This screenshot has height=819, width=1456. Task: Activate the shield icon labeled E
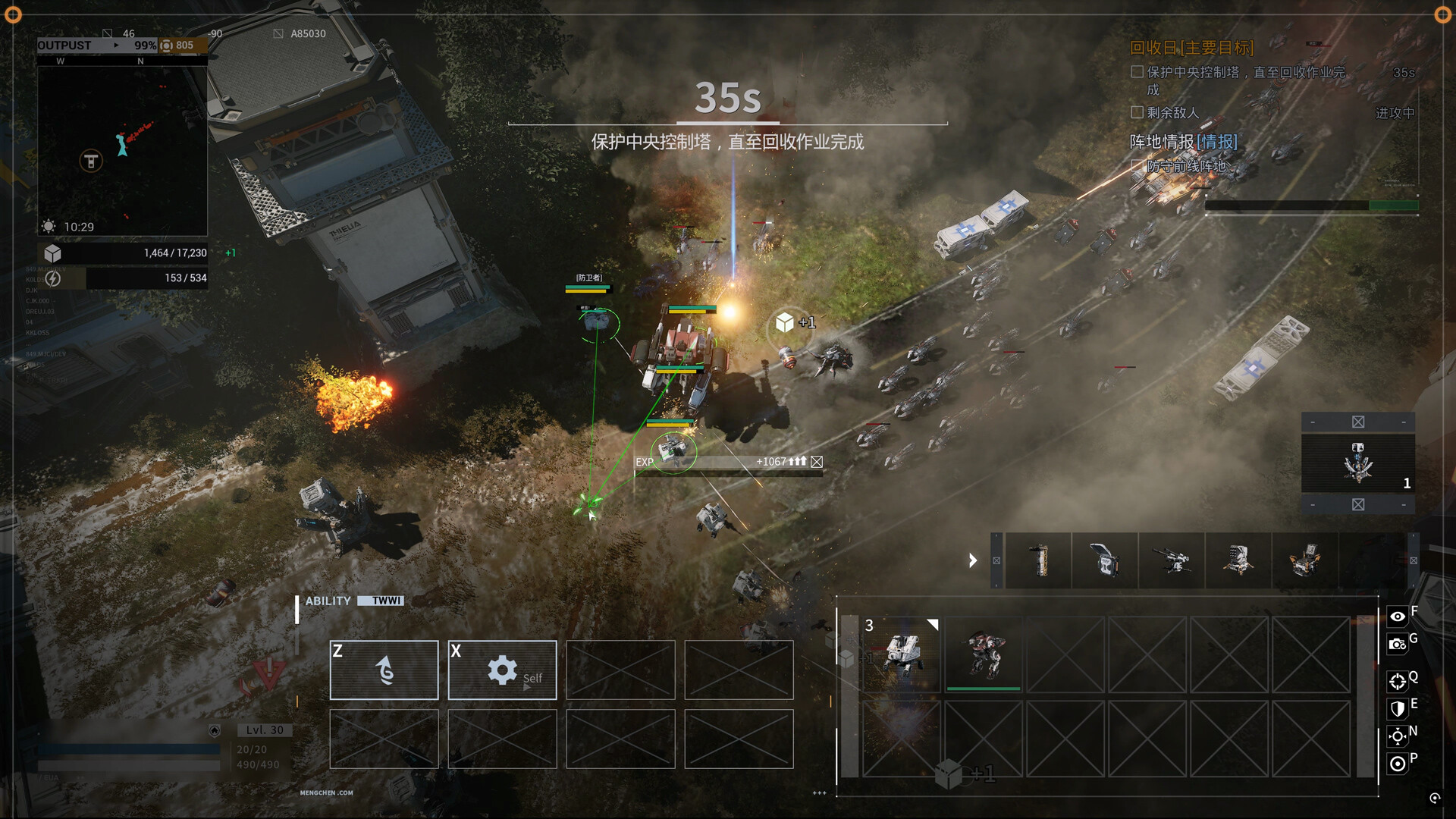[1398, 710]
